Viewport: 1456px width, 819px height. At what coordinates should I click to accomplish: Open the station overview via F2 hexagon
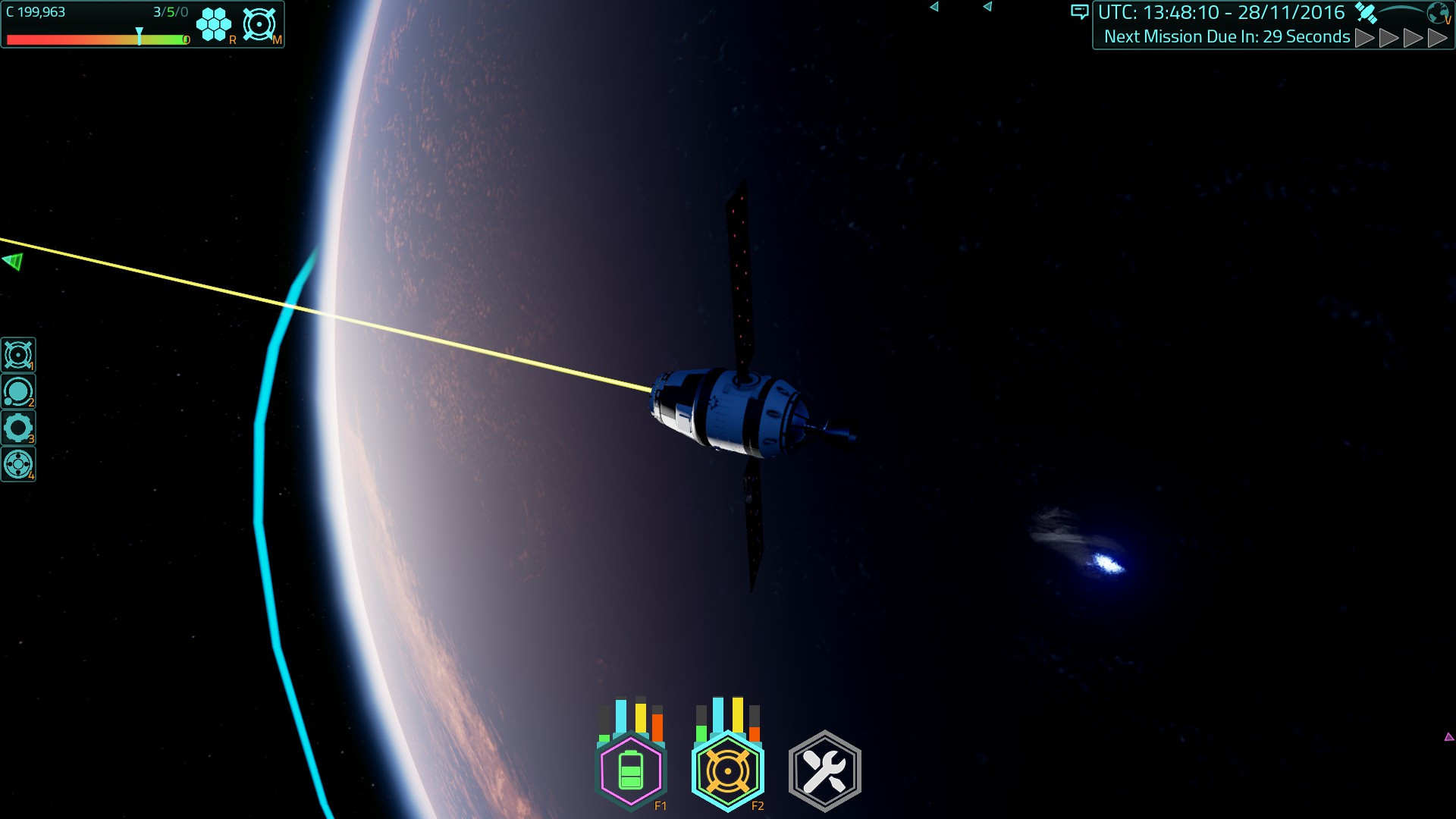(x=728, y=768)
